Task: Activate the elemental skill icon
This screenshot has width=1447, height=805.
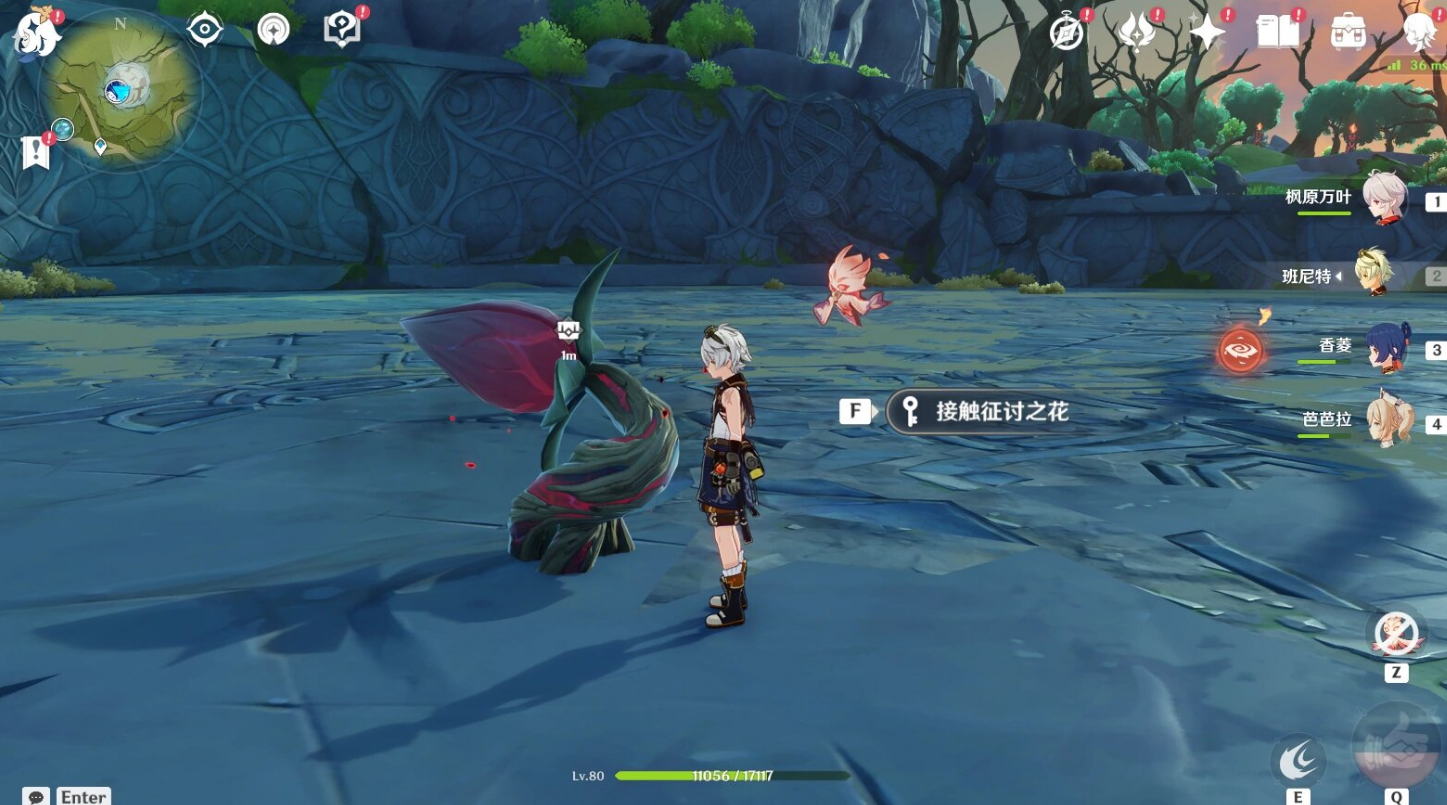Action: pos(1297,762)
